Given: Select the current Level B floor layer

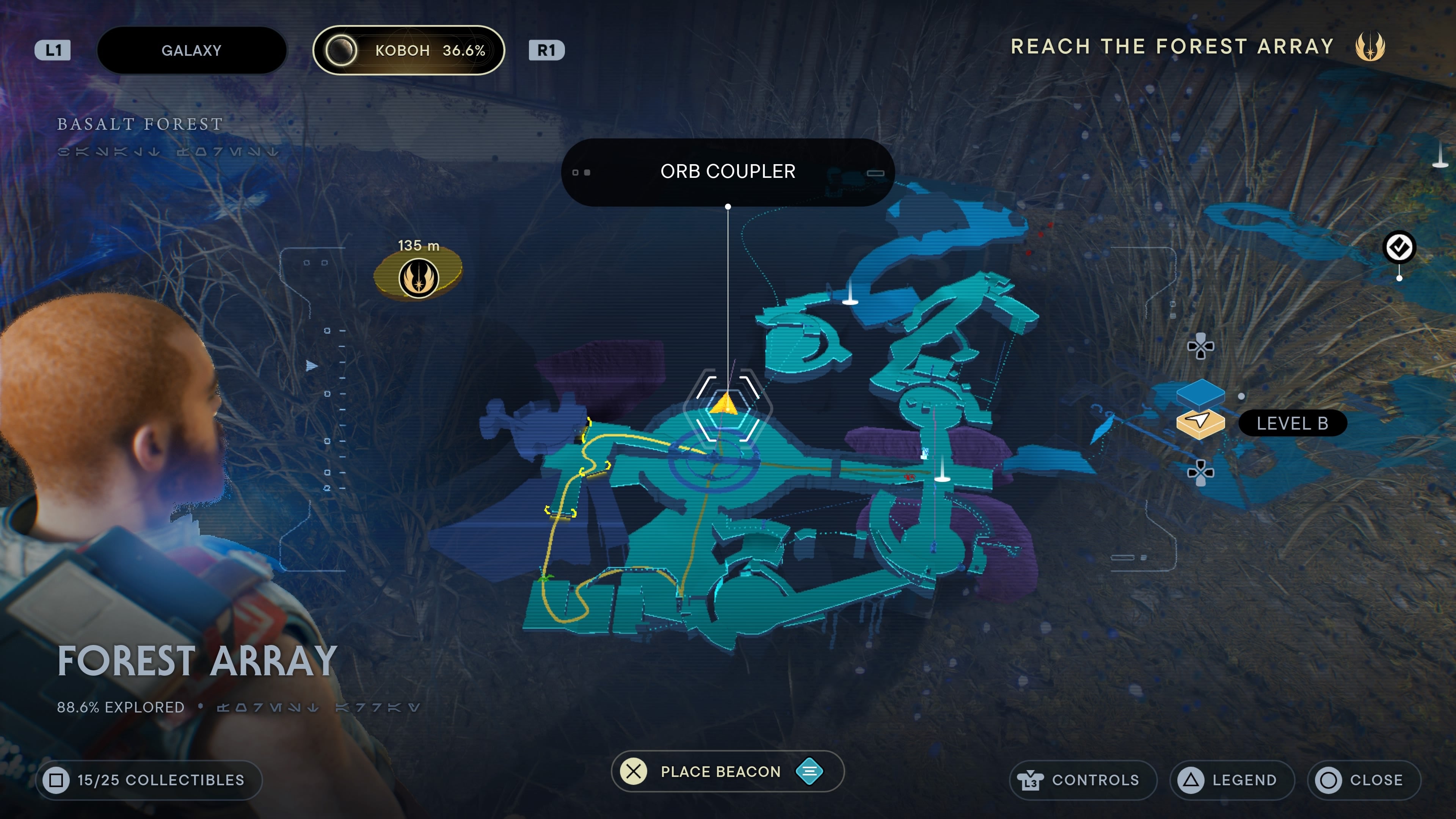Looking at the screenshot, I should click(x=1200, y=423).
